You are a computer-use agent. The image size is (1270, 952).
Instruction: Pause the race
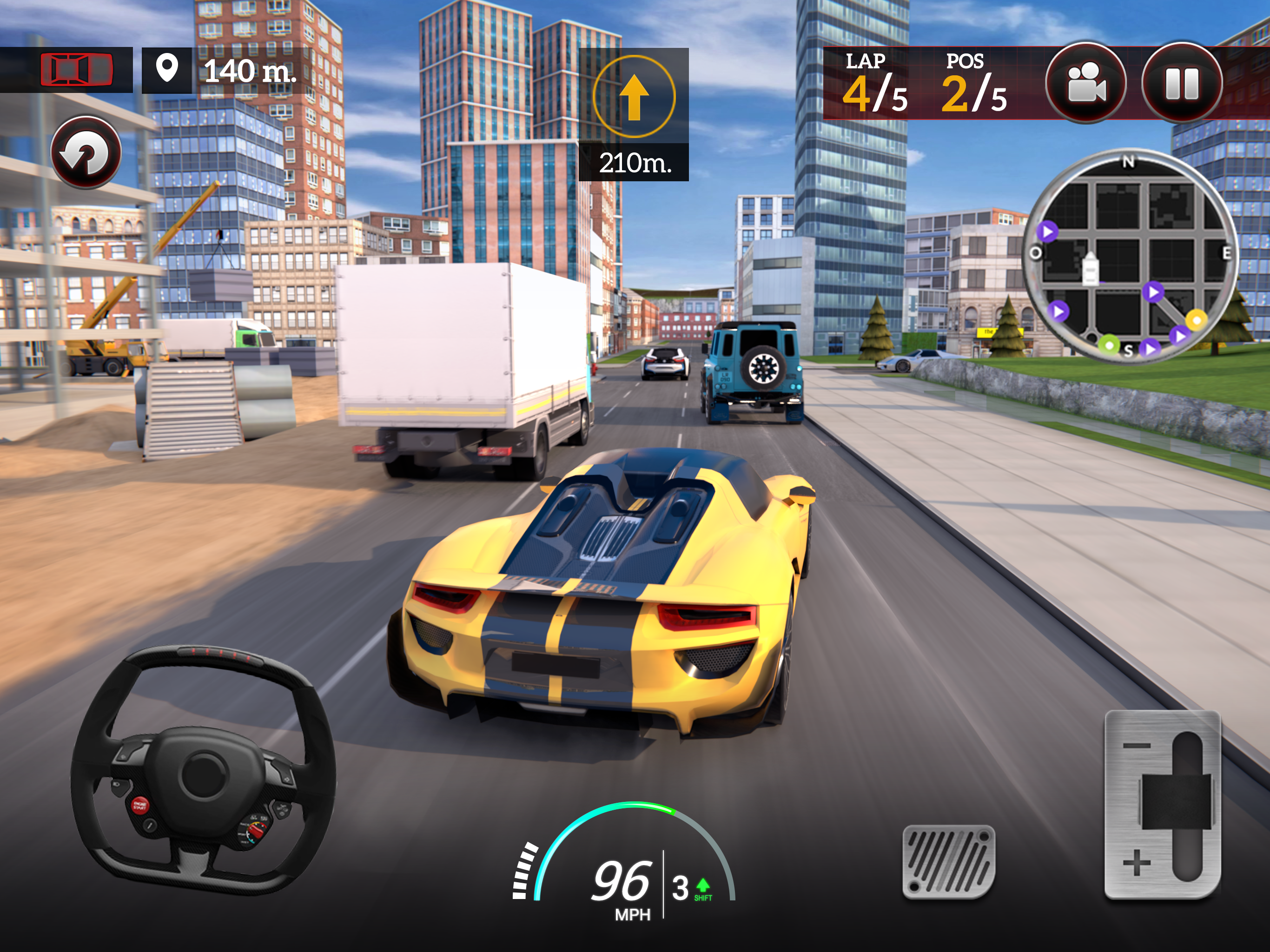1182,83
